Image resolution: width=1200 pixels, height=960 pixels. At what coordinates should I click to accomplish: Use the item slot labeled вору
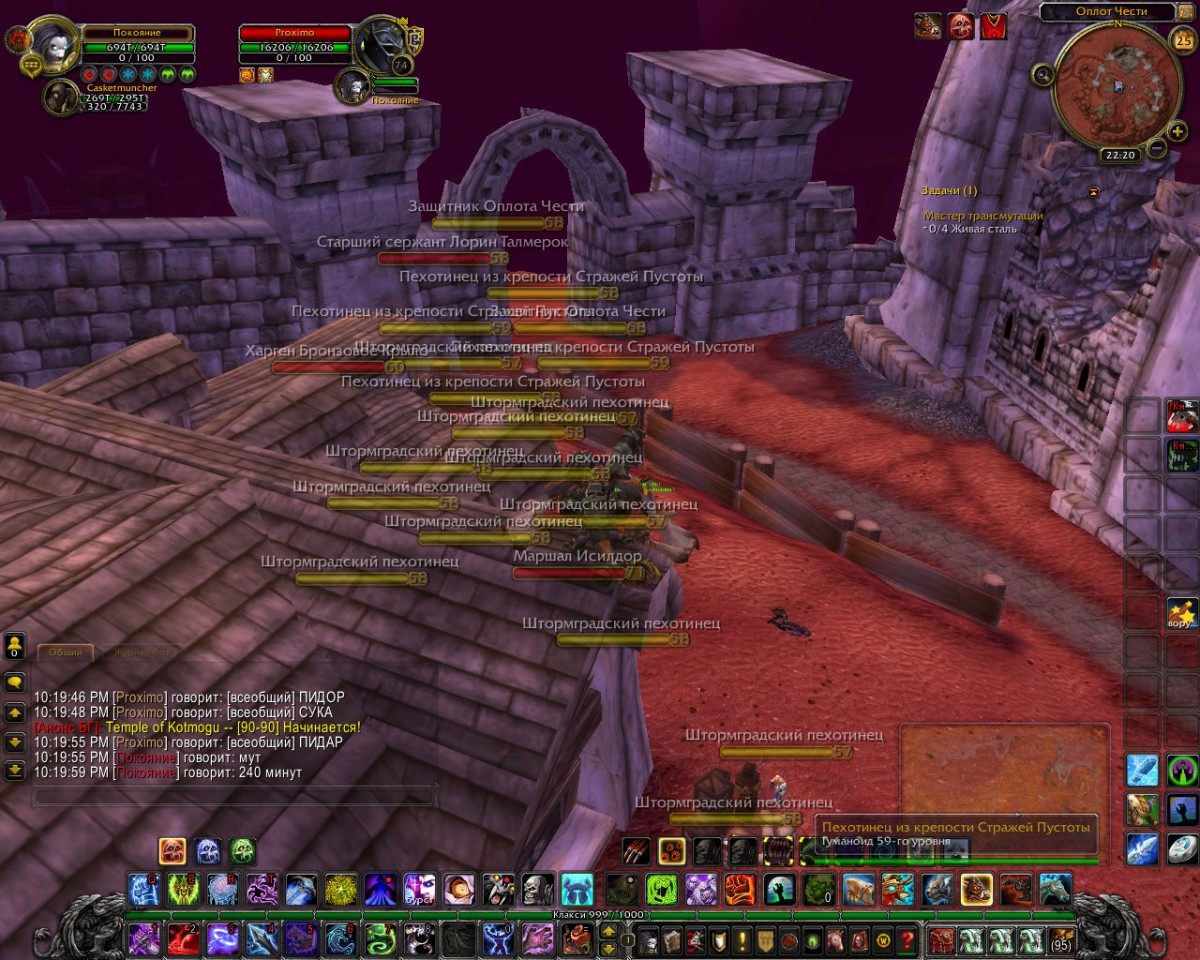tap(1181, 611)
